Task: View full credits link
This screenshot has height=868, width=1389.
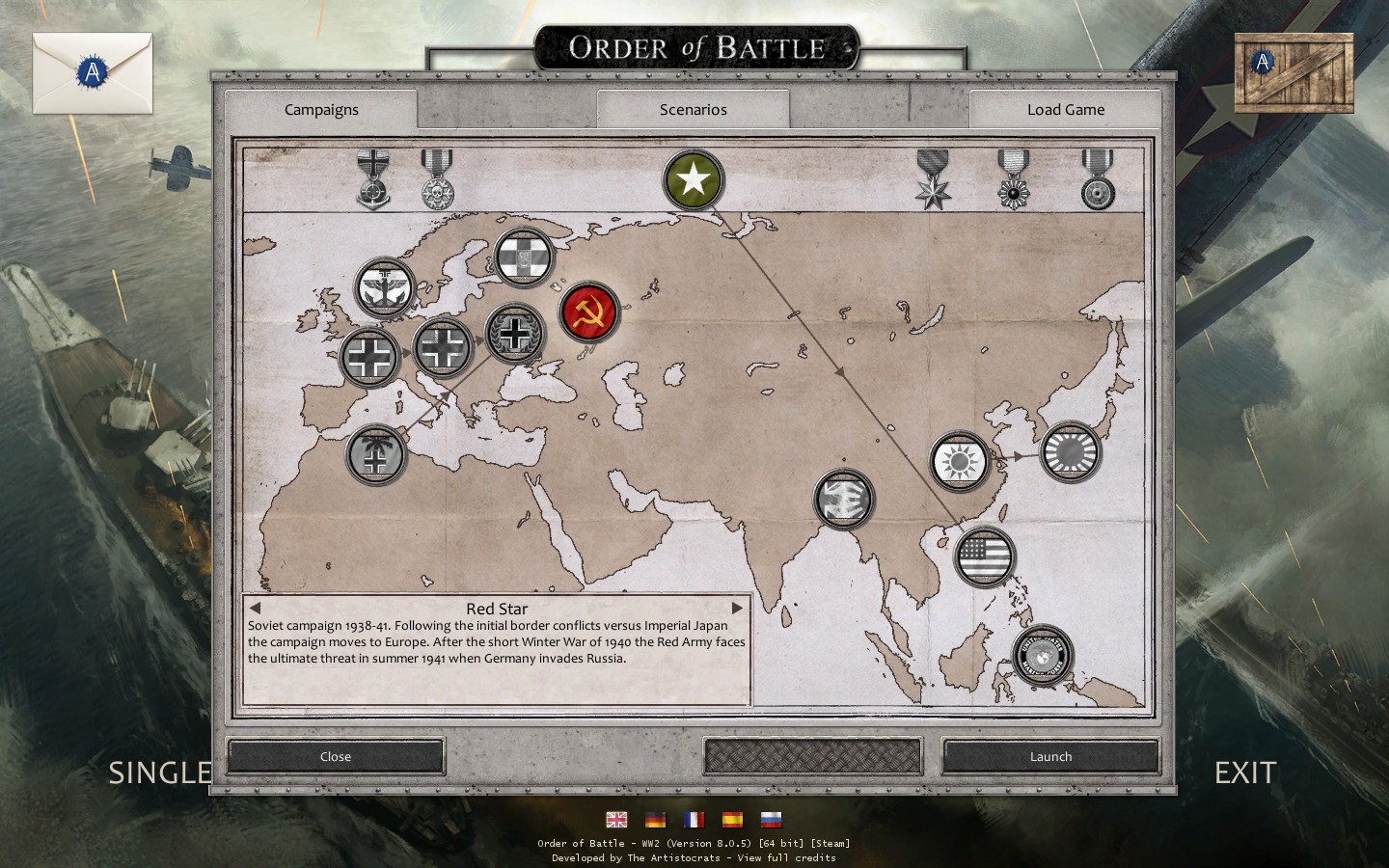Action: (x=786, y=857)
